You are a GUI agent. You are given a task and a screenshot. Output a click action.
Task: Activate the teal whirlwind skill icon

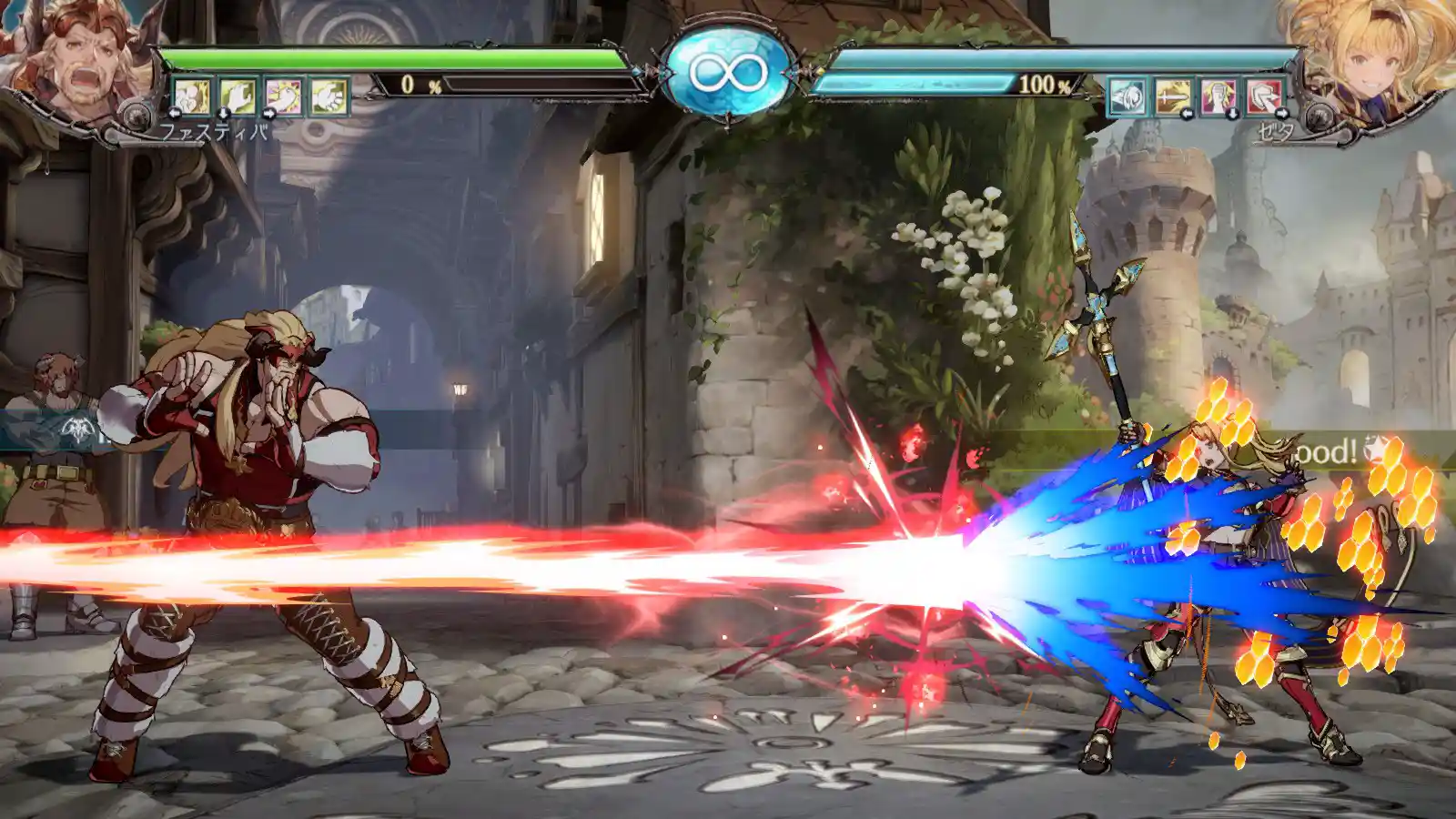[x=1127, y=96]
